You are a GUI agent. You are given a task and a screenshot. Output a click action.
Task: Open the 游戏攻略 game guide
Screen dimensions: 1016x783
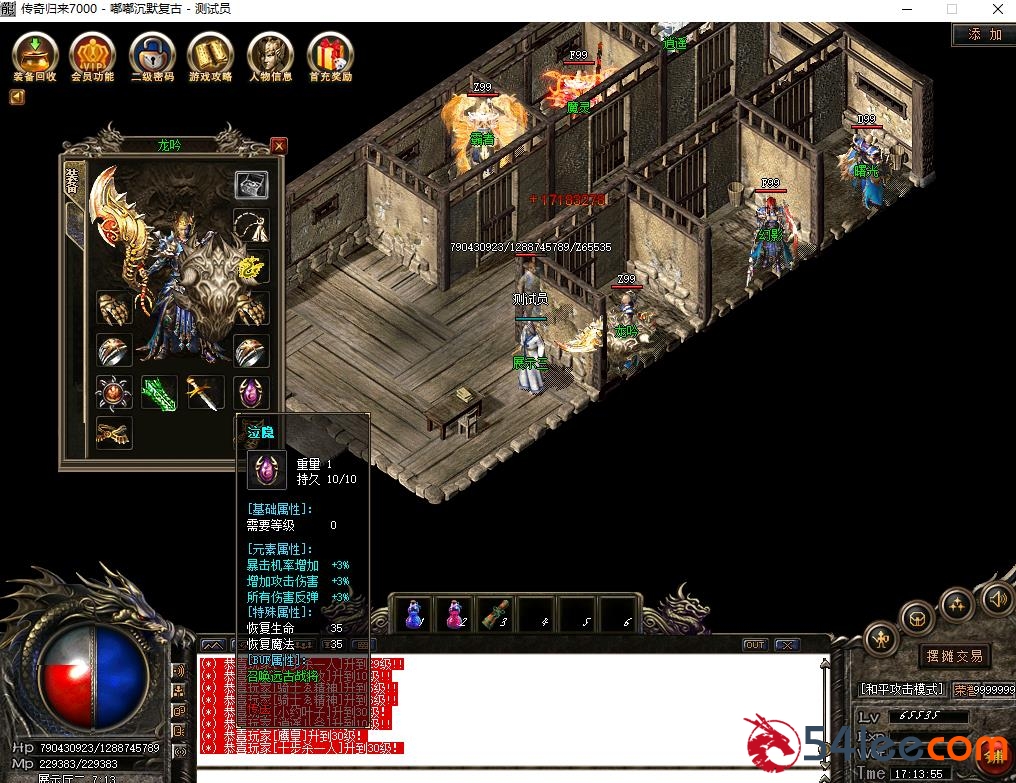(x=211, y=52)
